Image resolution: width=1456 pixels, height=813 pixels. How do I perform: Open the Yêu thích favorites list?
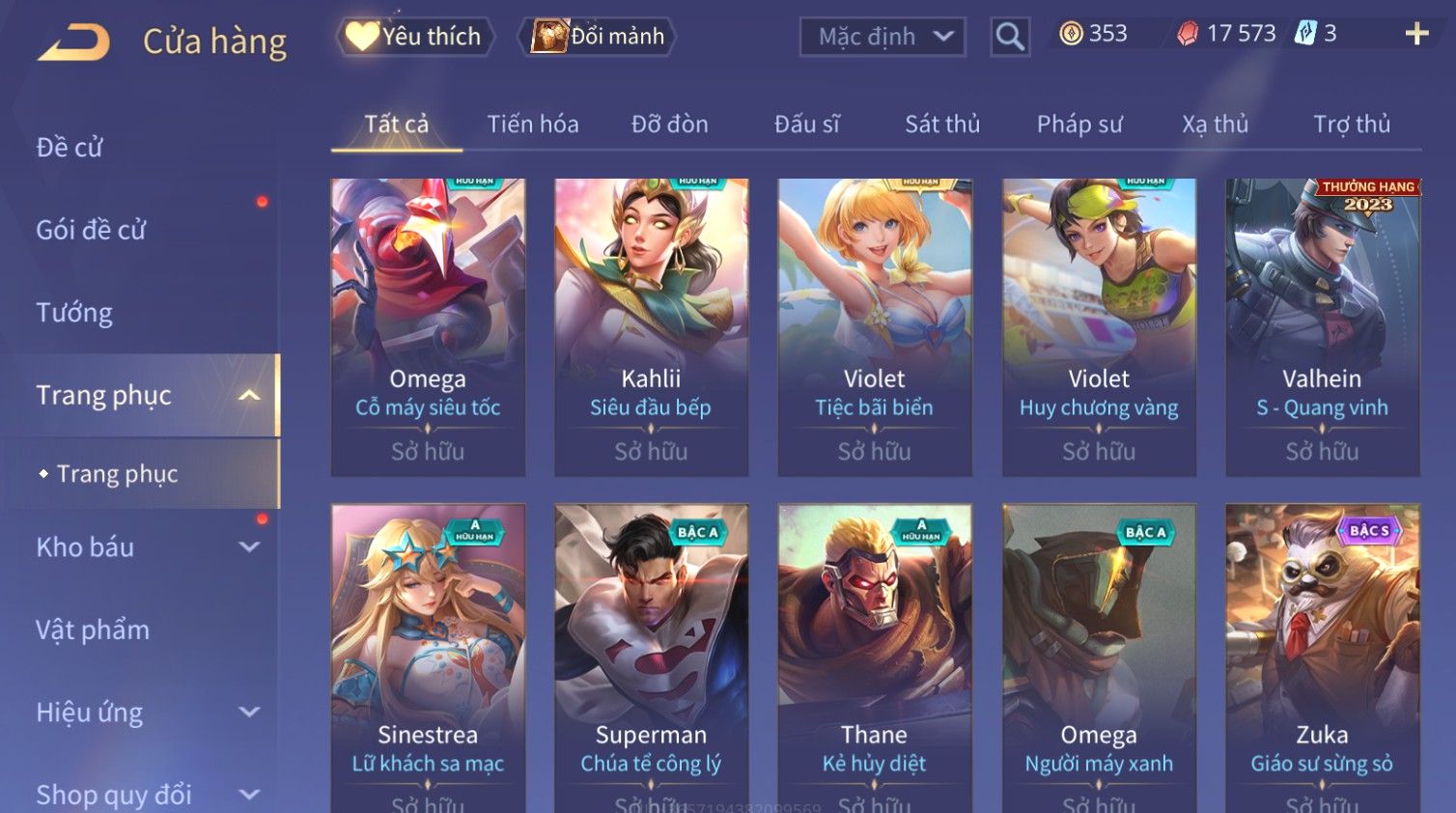point(416,37)
